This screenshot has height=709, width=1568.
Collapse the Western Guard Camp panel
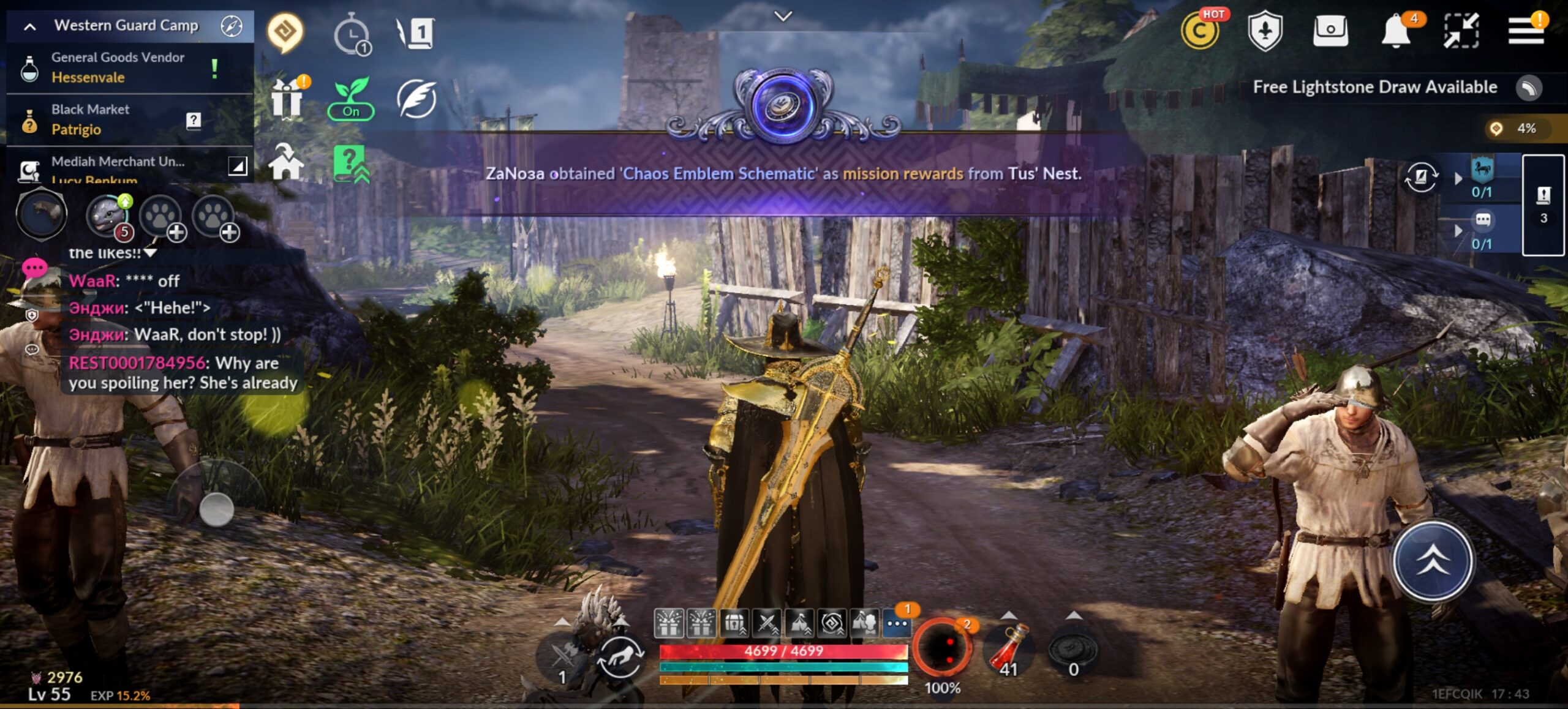[29, 26]
